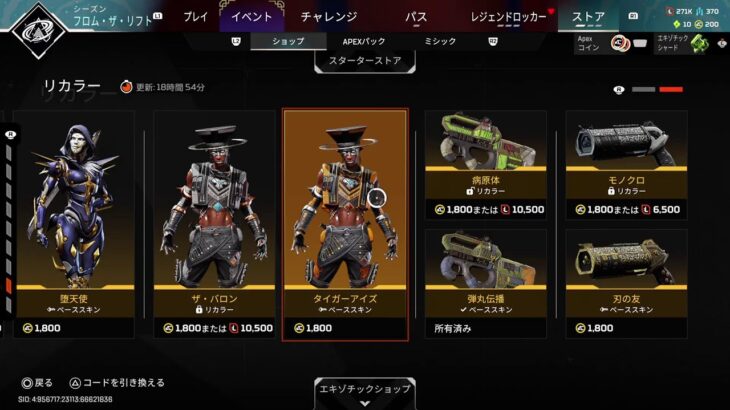
Task: Open the レジェンドロッカー tab
Action: (x=509, y=16)
